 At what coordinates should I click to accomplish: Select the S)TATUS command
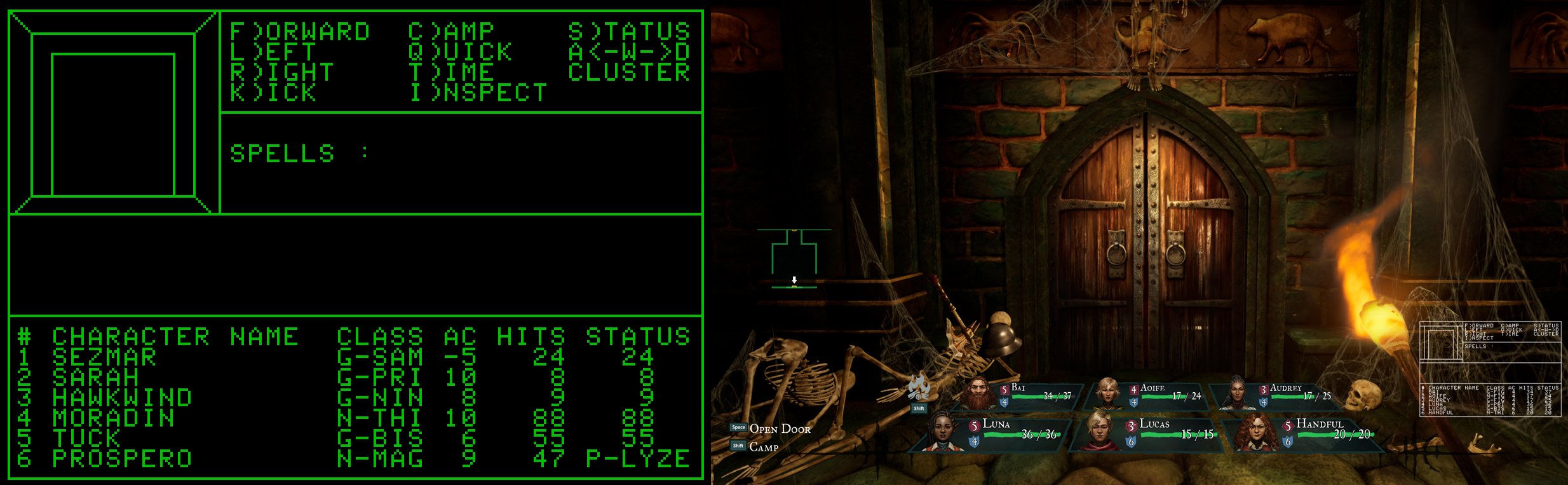tap(629, 30)
